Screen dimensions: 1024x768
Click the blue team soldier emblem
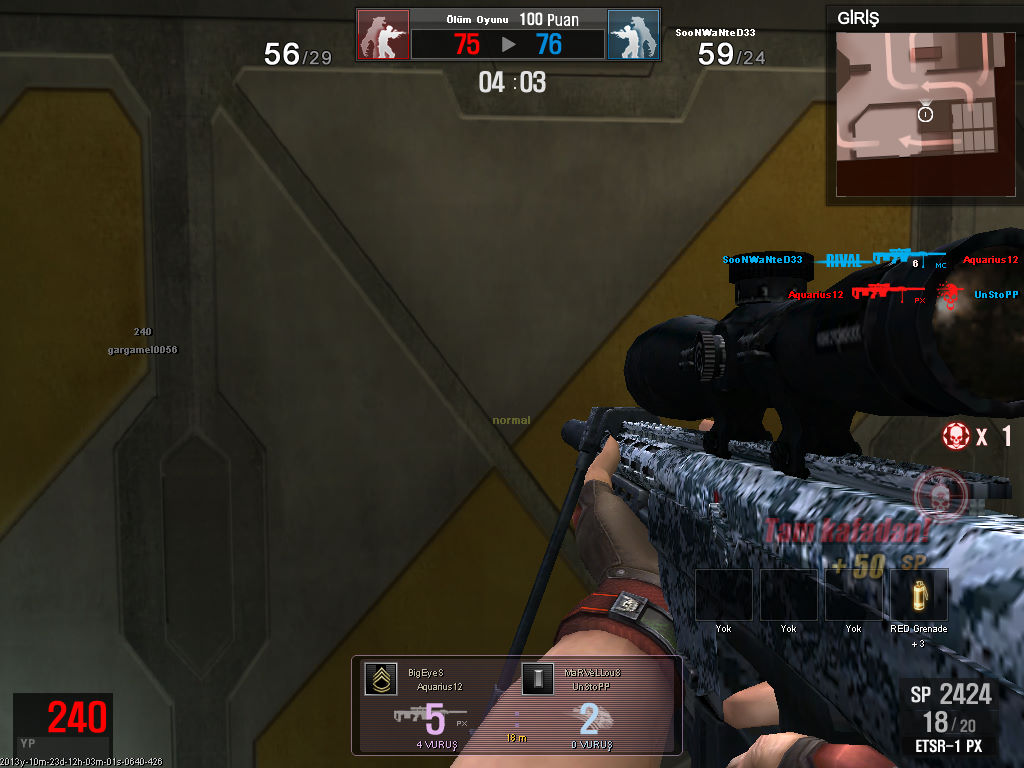(x=633, y=35)
